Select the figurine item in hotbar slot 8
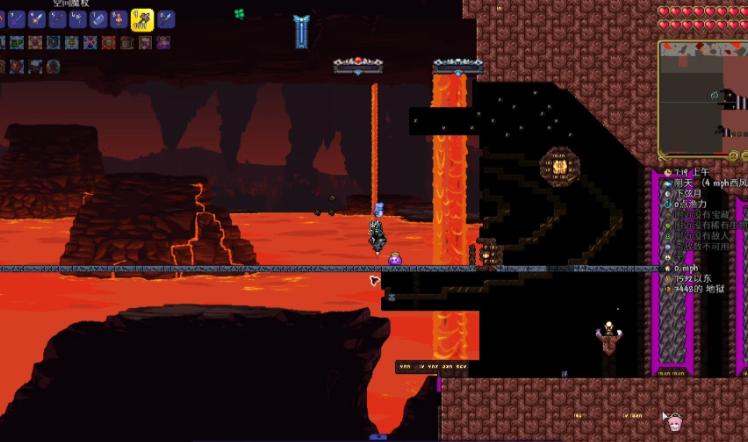The width and height of the screenshot is (748, 442). [120, 19]
